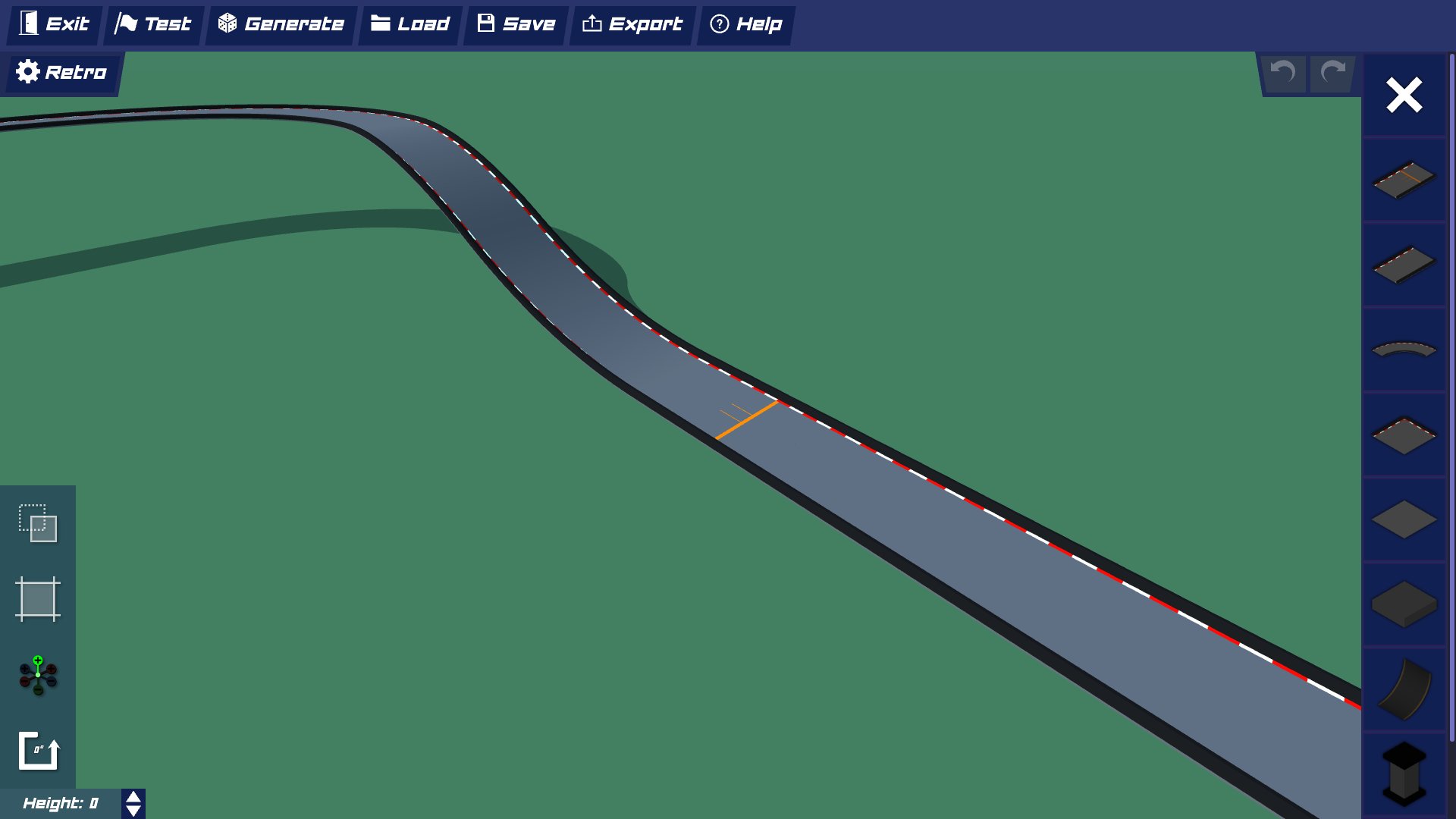Open the Generate menu
1456x819 pixels.
[x=281, y=24]
